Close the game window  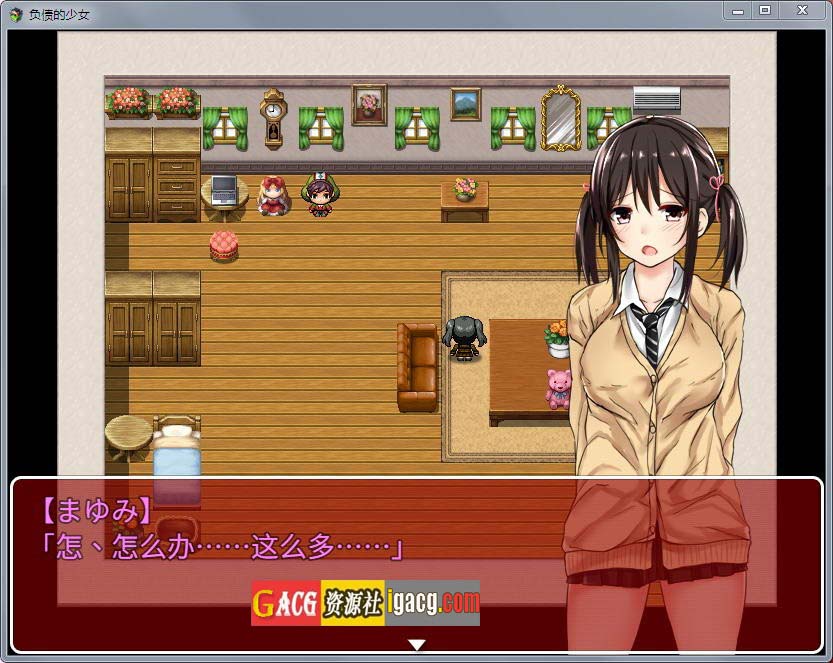[802, 10]
